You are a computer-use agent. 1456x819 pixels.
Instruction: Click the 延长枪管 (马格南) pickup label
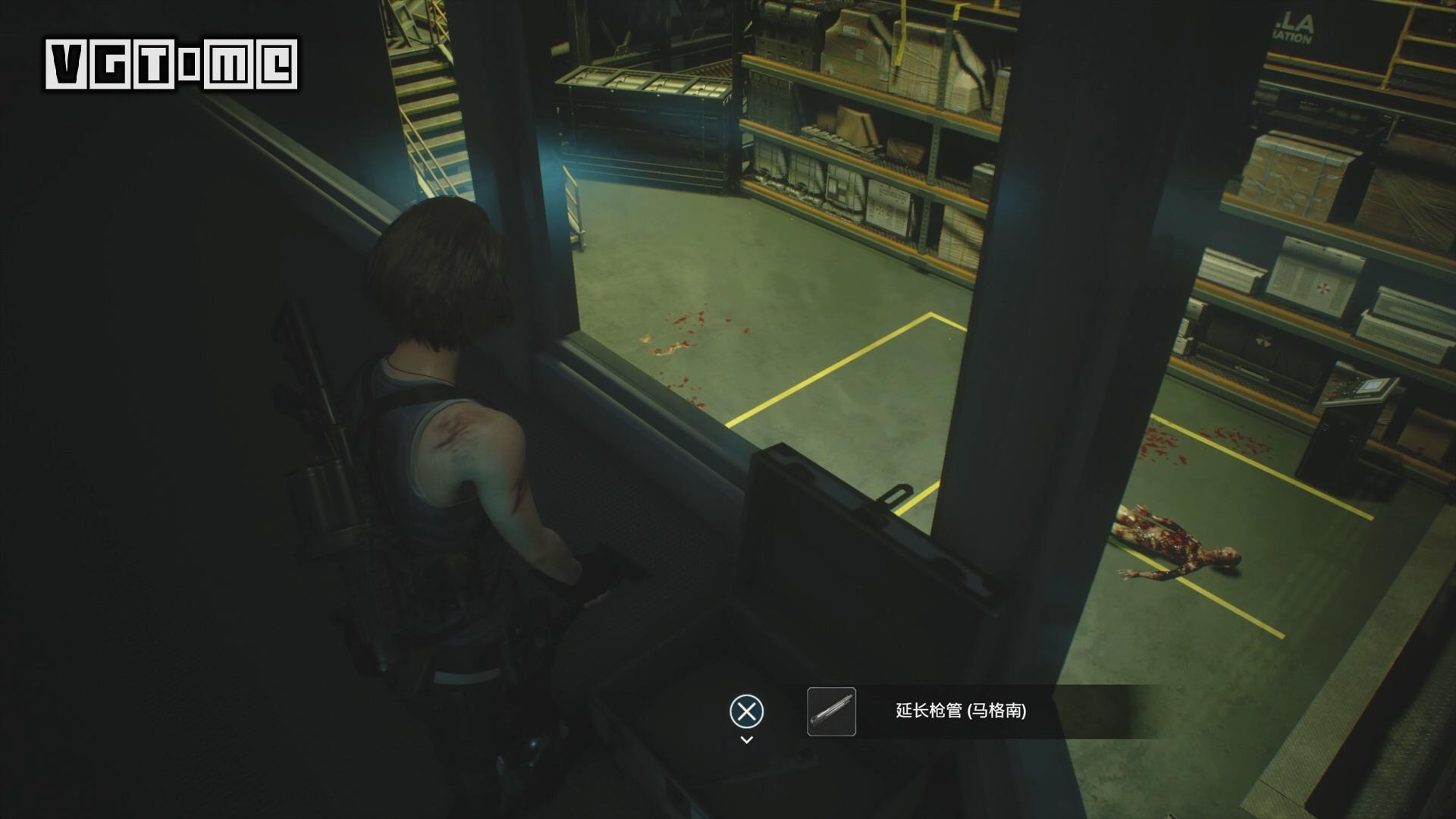pyautogui.click(x=961, y=711)
